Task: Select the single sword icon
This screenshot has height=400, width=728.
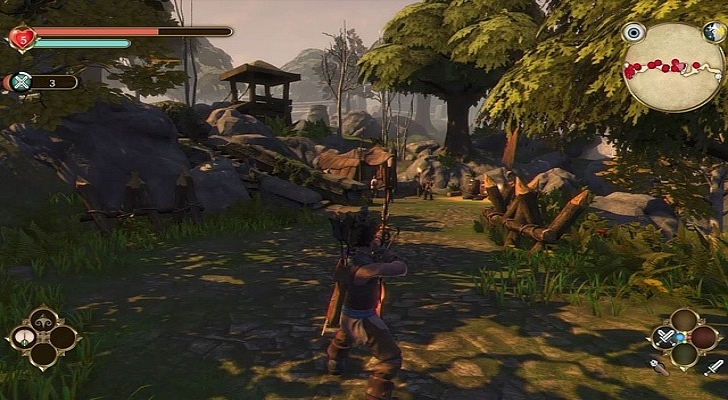Action: [716, 367]
